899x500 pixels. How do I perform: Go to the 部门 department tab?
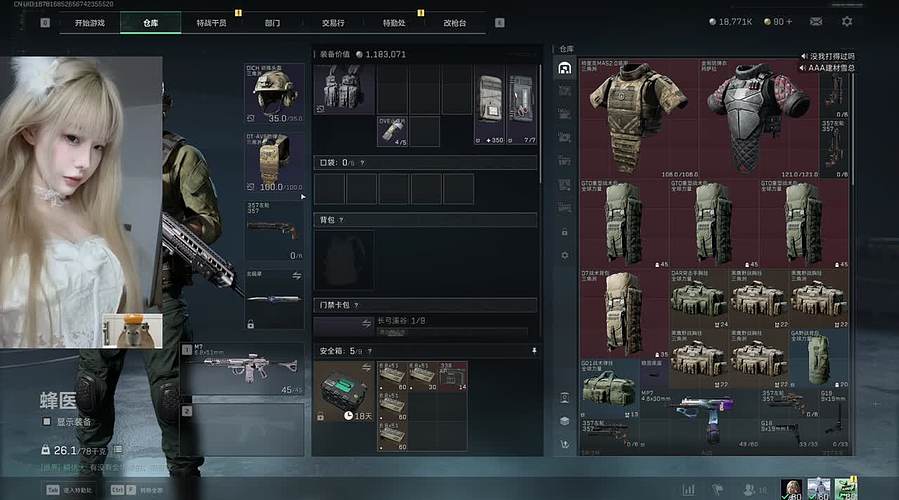(273, 22)
